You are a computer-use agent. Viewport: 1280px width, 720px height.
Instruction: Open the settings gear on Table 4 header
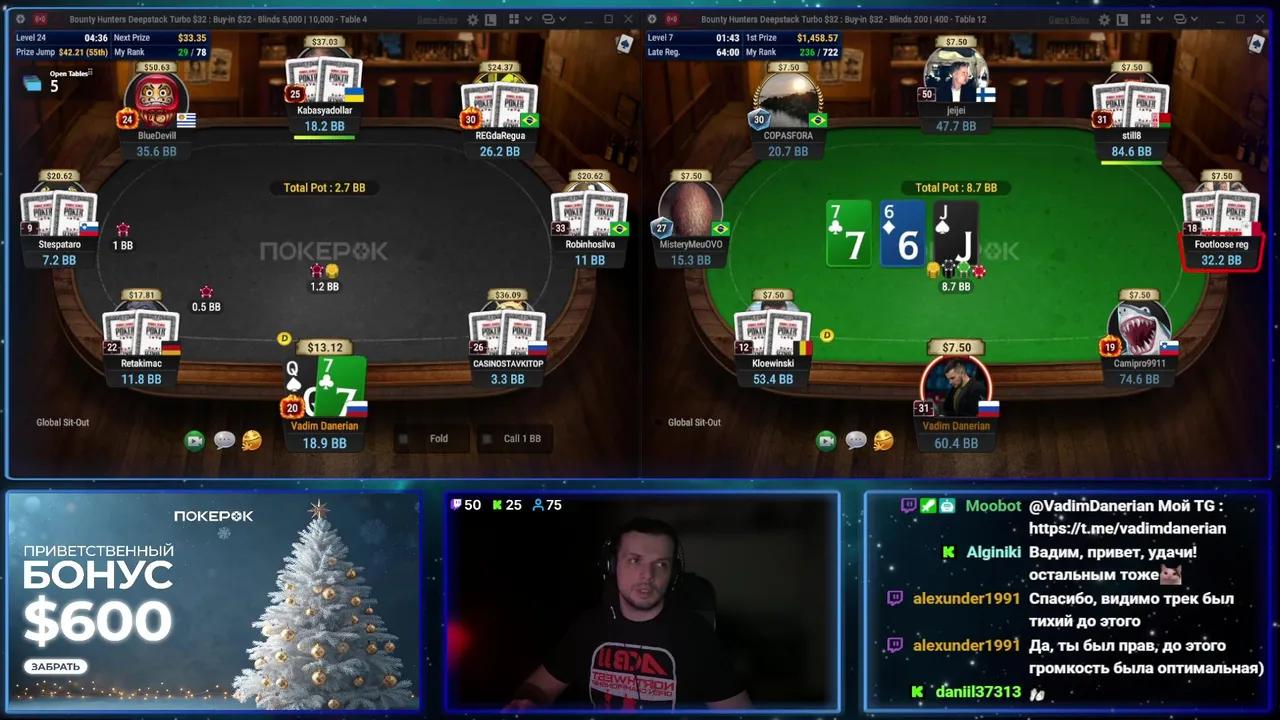[472, 19]
